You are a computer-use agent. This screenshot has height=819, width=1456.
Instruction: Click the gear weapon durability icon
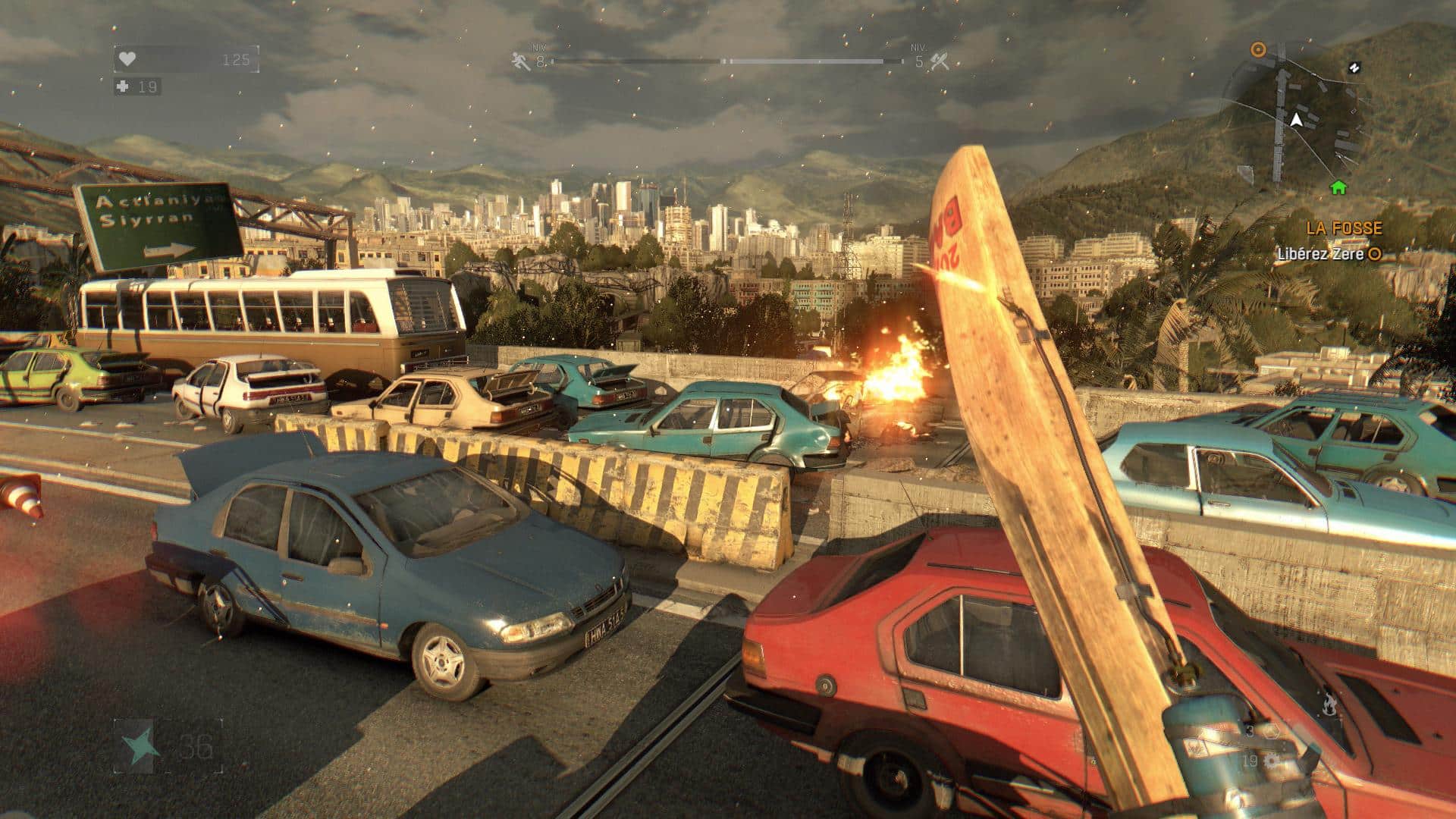[x=1272, y=761]
